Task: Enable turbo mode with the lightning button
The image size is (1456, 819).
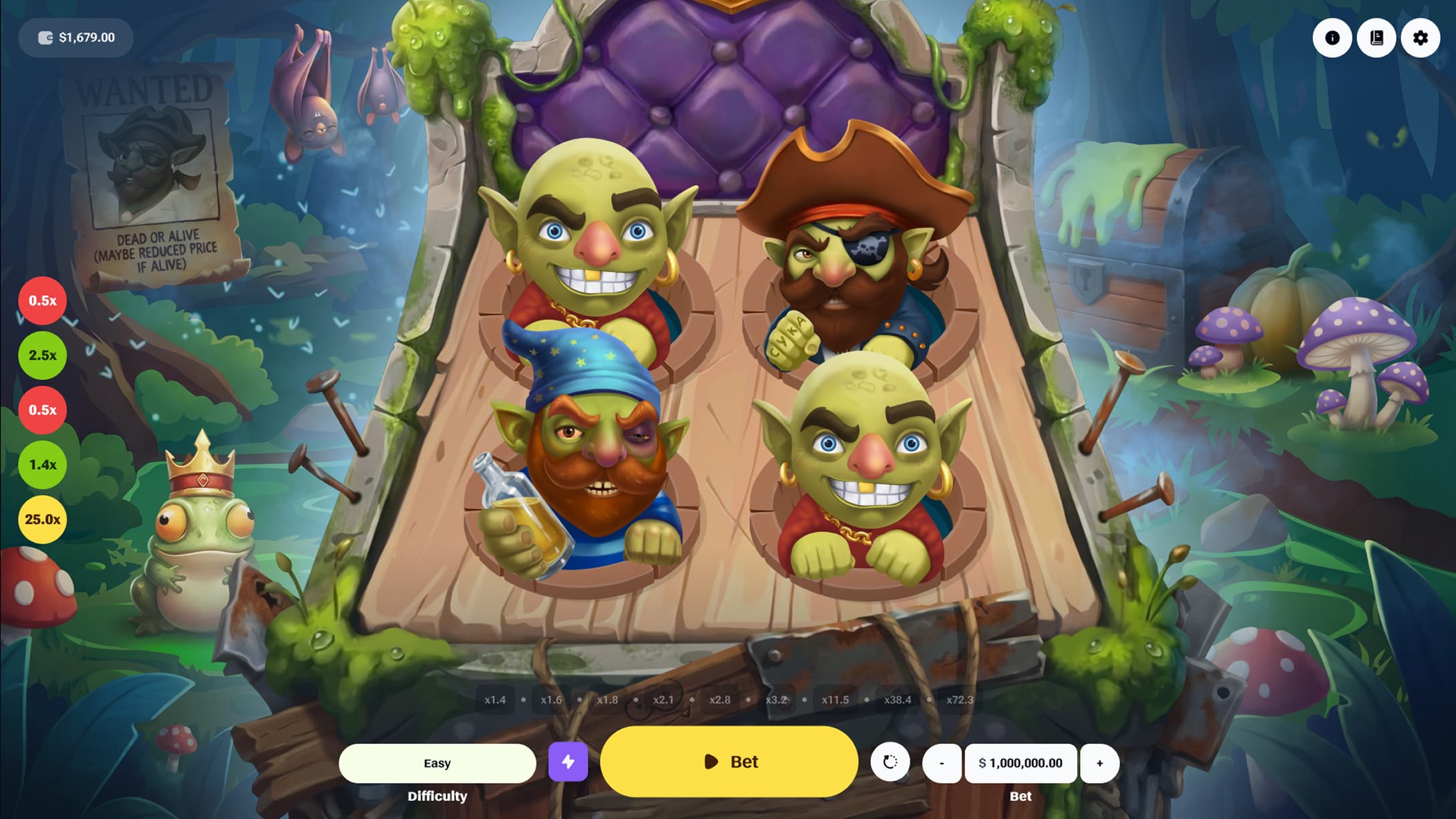Action: point(568,762)
